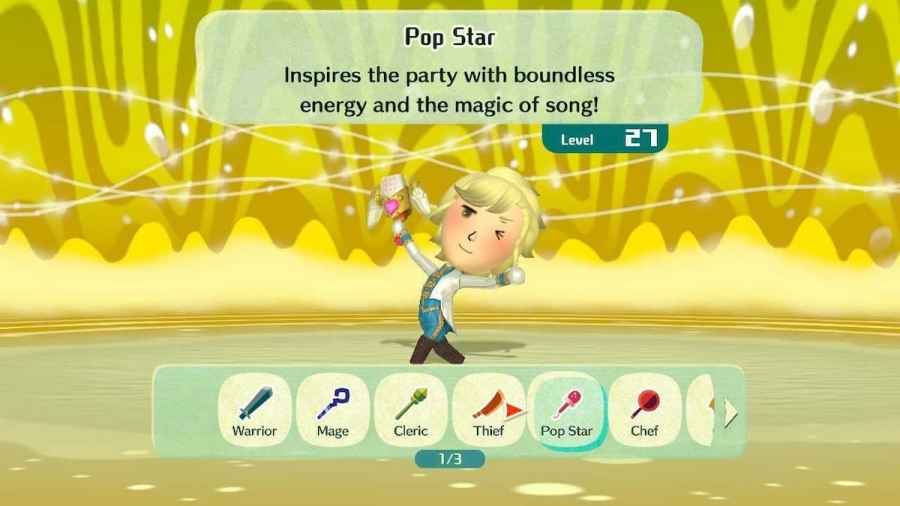This screenshot has height=506, width=900.
Task: Select the Chef job tile
Action: [644, 410]
